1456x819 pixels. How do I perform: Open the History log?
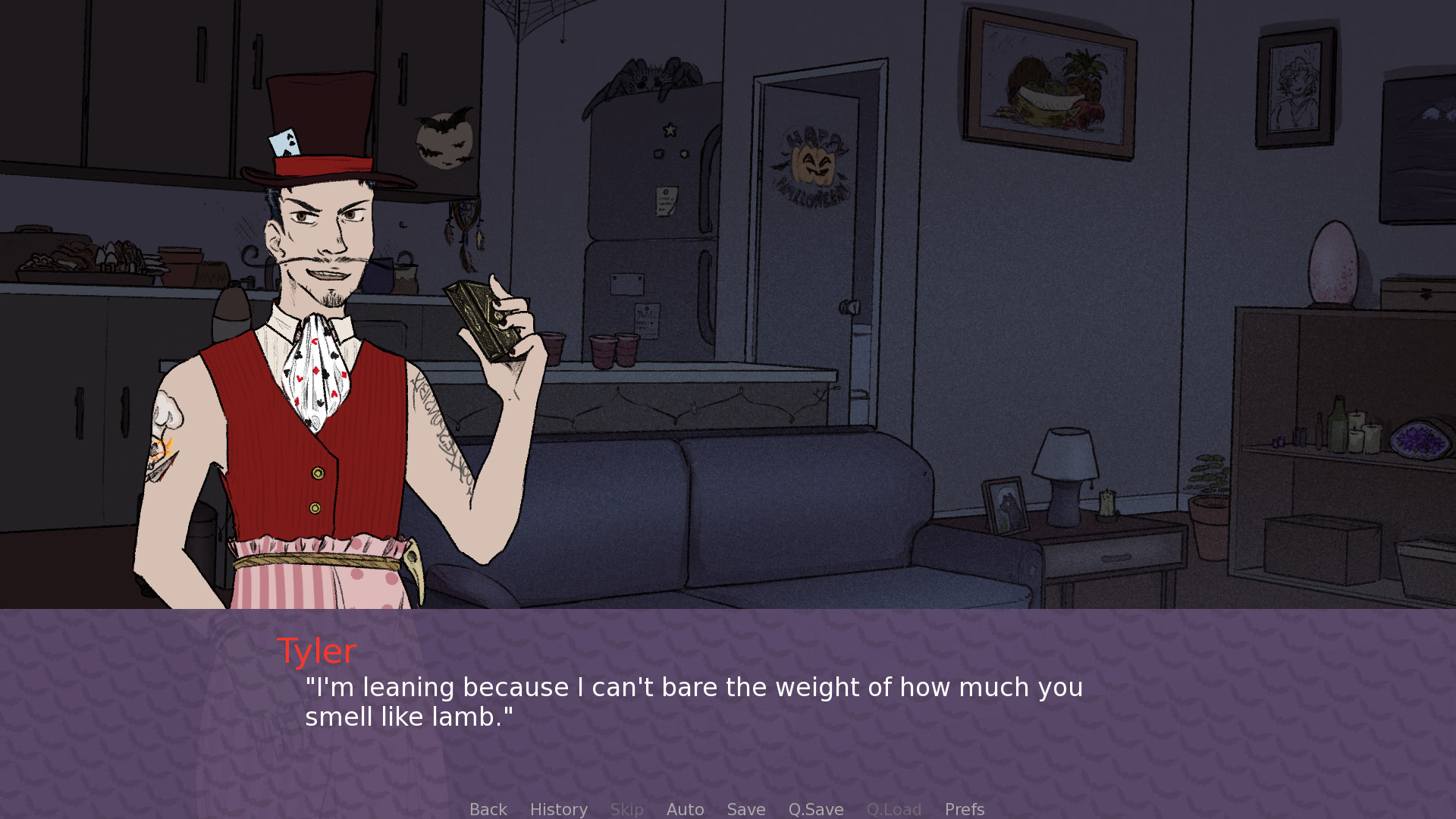(558, 809)
